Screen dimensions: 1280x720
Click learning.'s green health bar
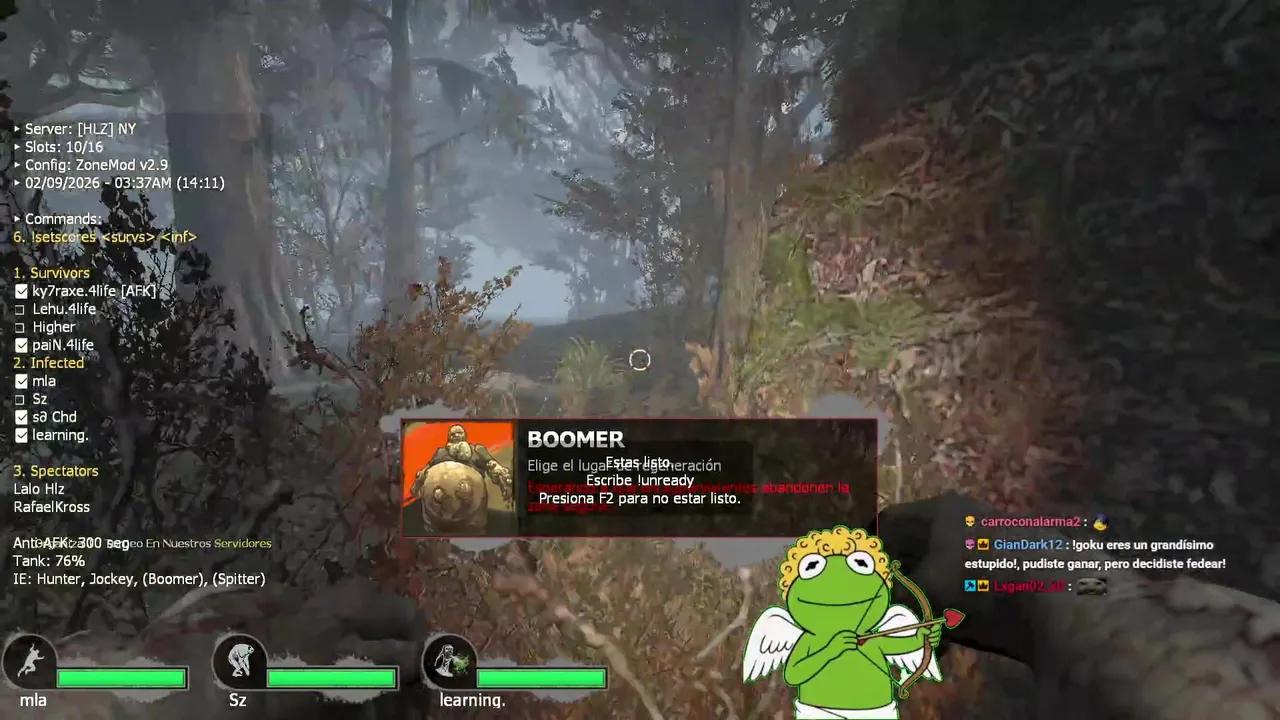pyautogui.click(x=540, y=678)
